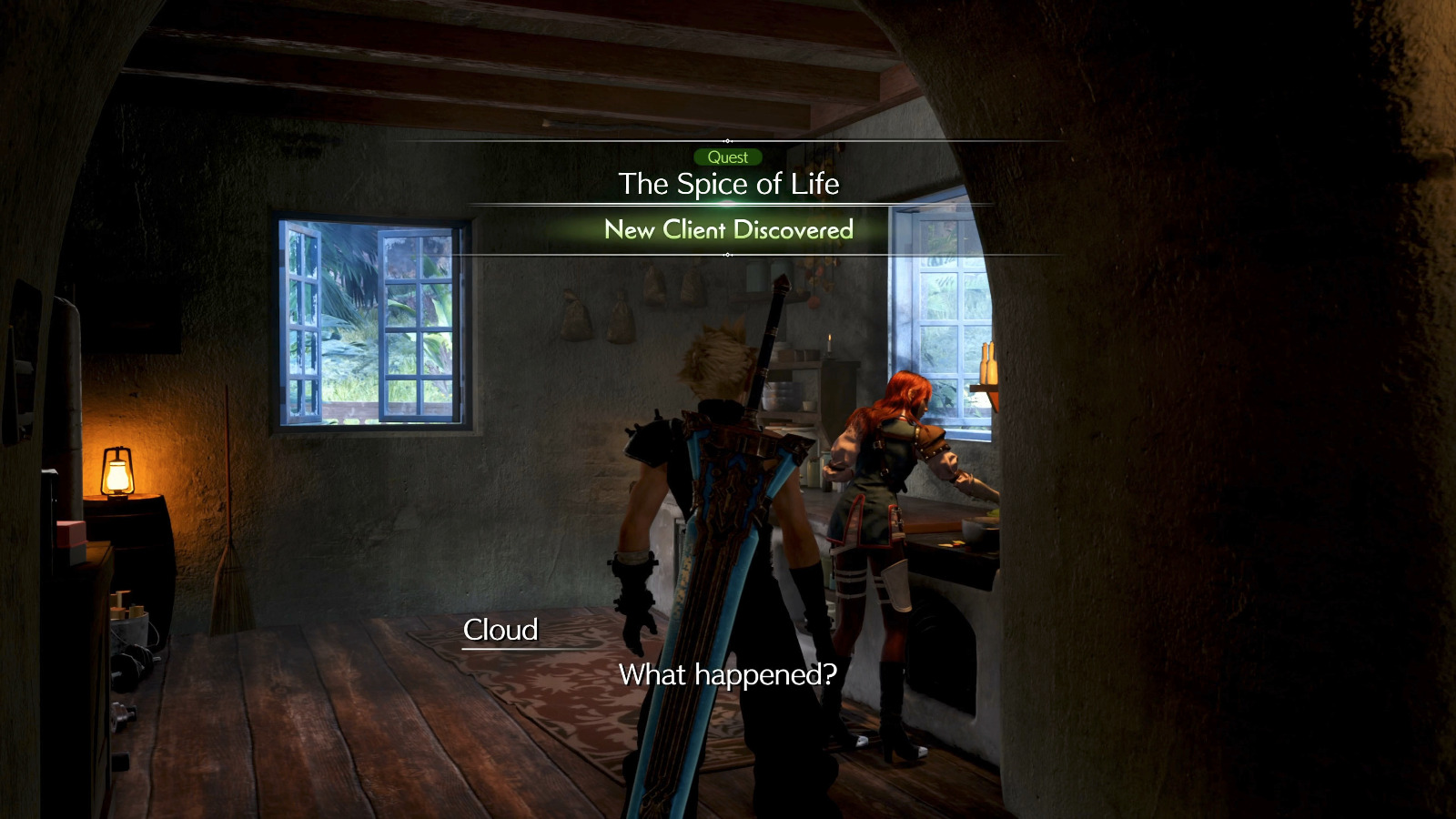This screenshot has width=1456, height=819.
Task: Click the bucket with scrolls near the barrel
Action: [129, 628]
